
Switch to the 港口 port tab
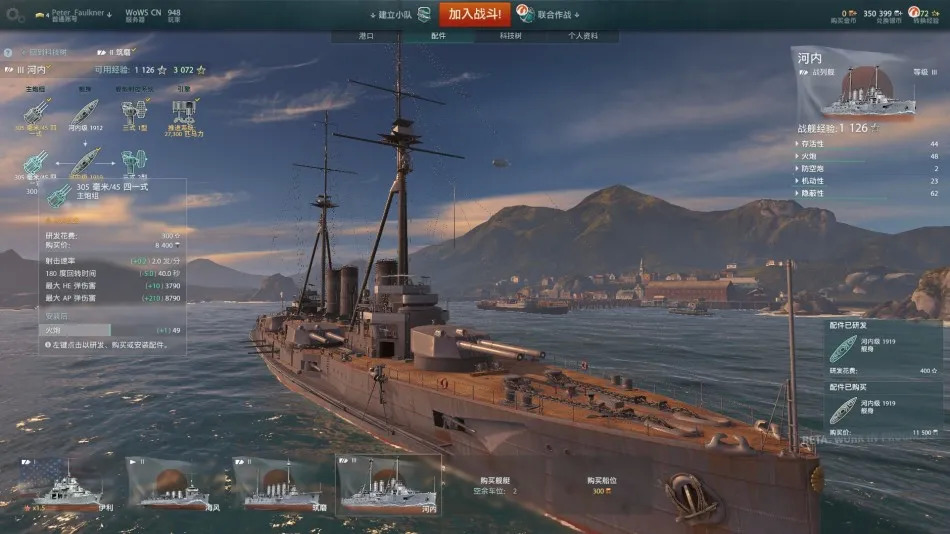click(366, 36)
